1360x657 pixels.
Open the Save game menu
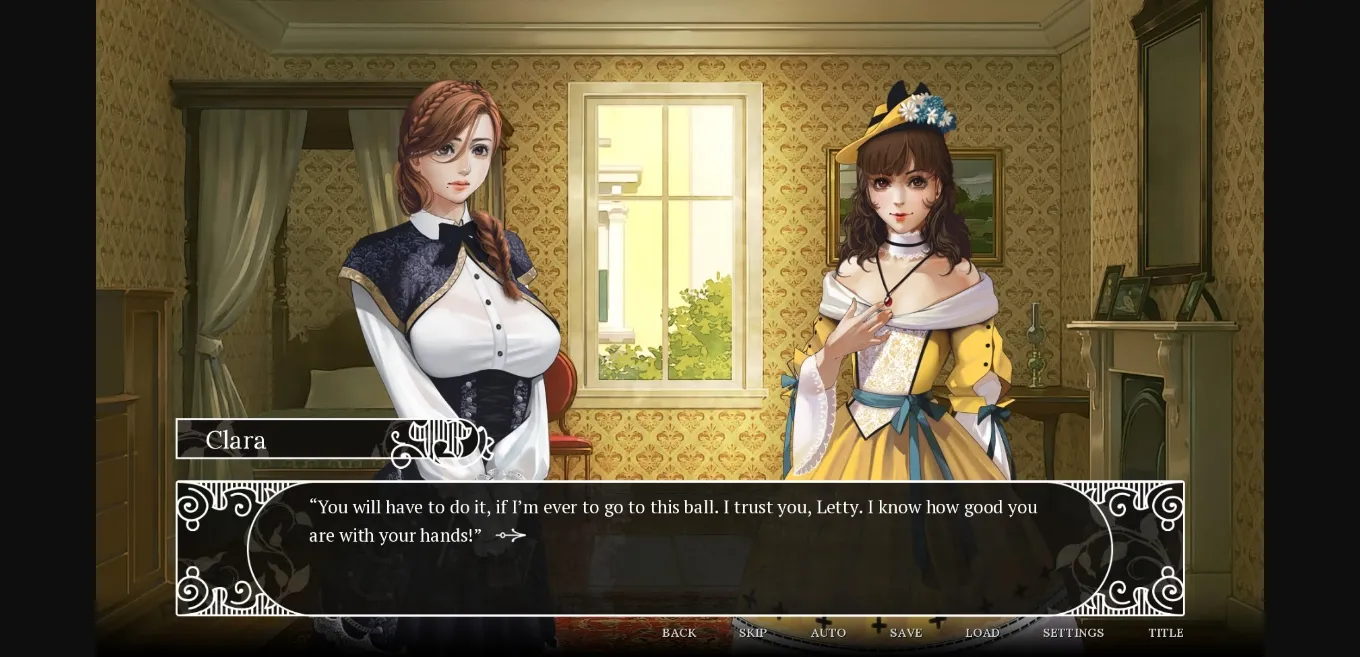click(x=906, y=633)
